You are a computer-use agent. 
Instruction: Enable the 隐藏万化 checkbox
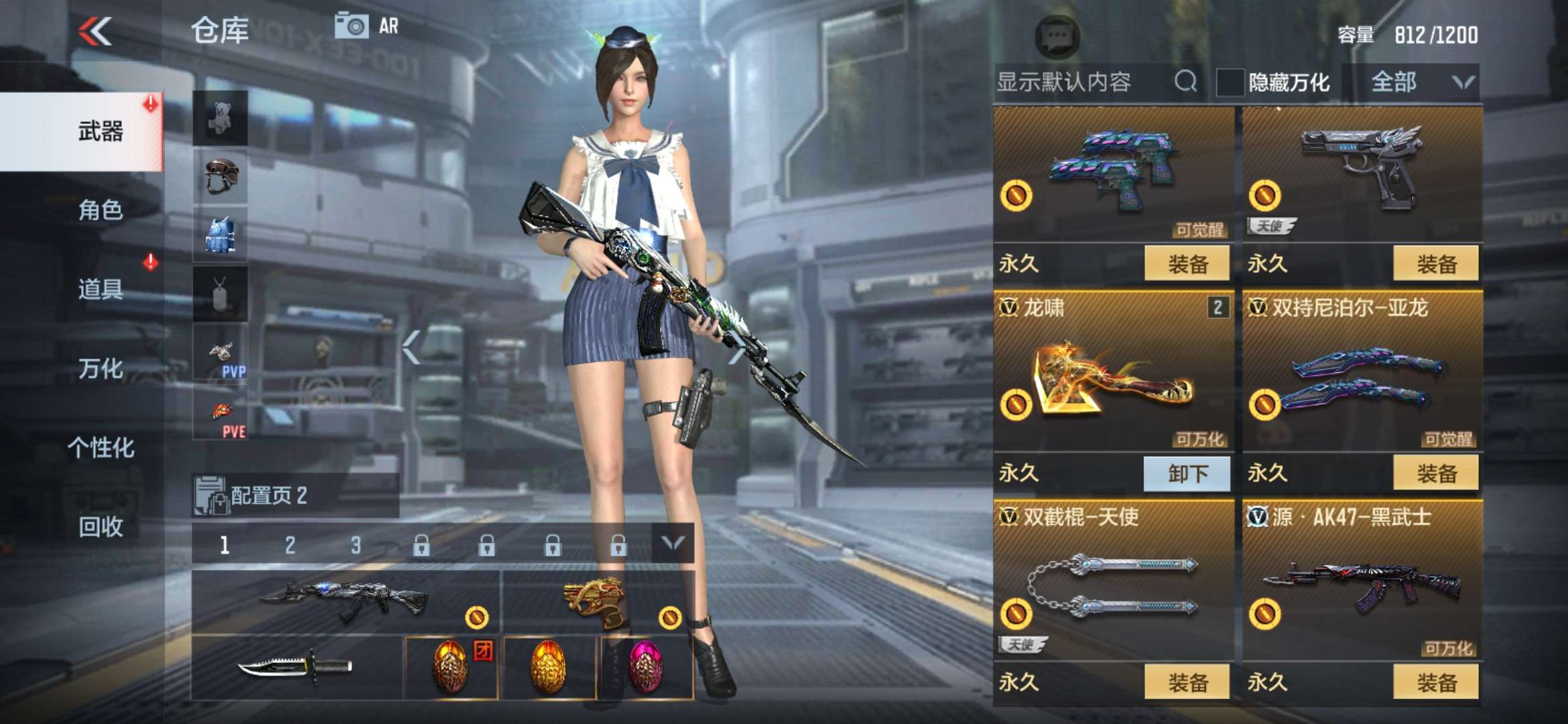tap(1232, 80)
